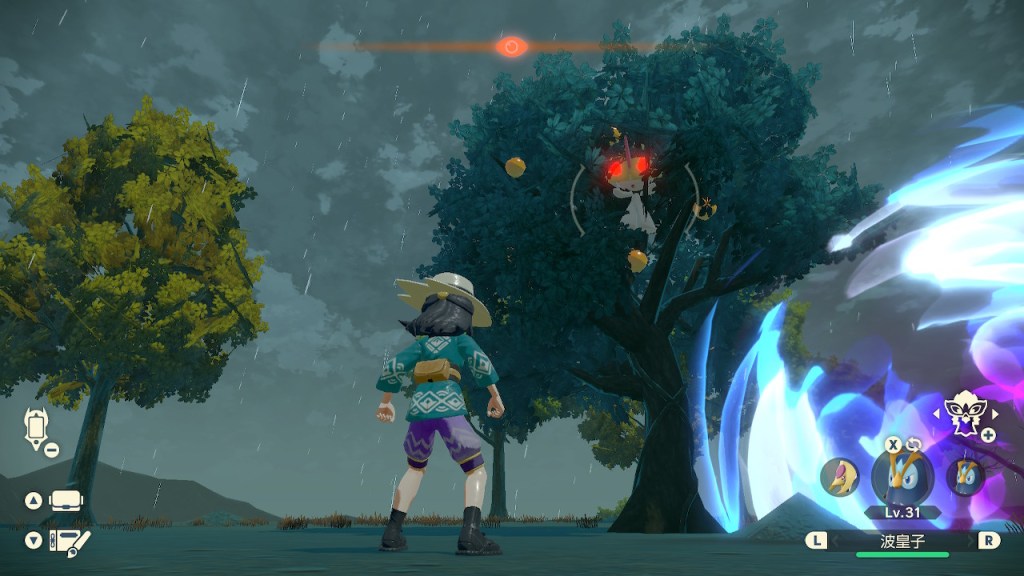This screenshot has width=1024, height=576.
Task: Click the 波皇子 name label
Action: tap(902, 540)
